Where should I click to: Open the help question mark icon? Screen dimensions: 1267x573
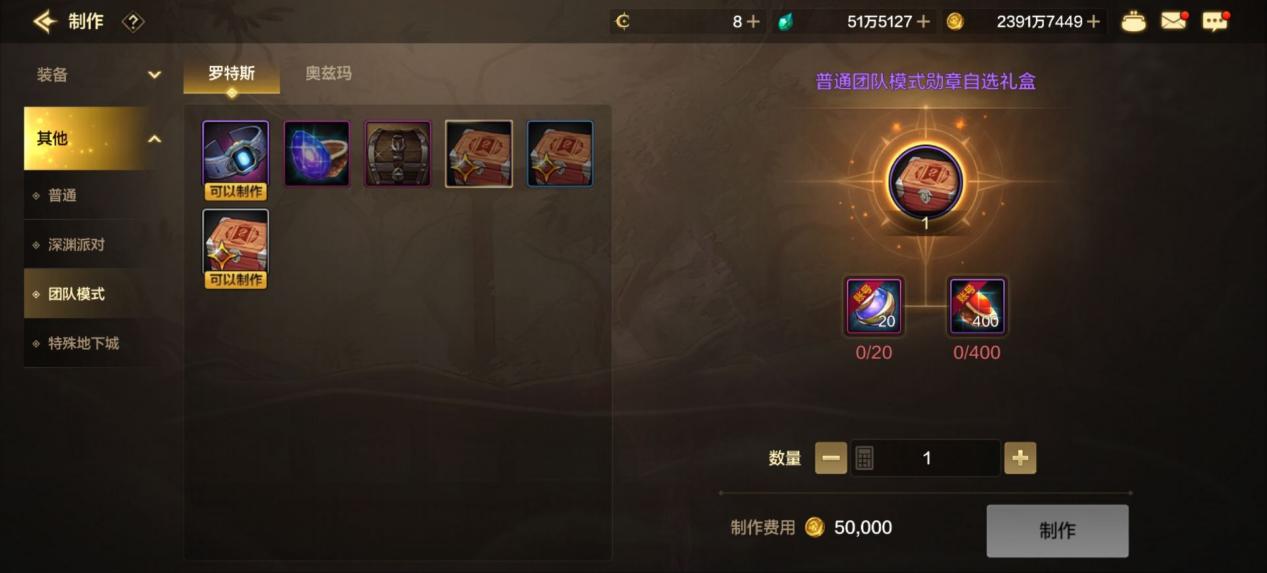[133, 21]
